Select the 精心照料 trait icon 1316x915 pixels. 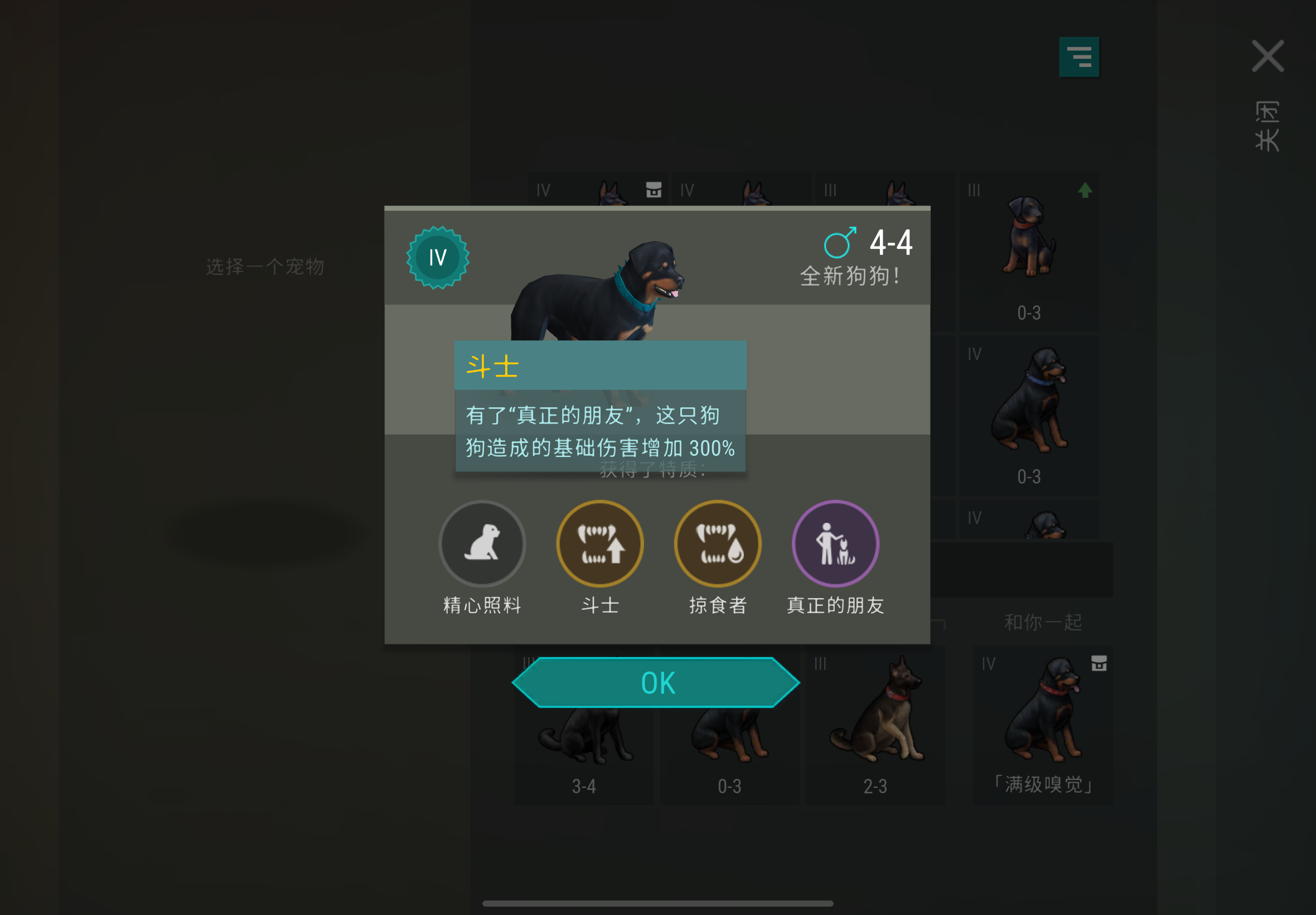coord(482,543)
